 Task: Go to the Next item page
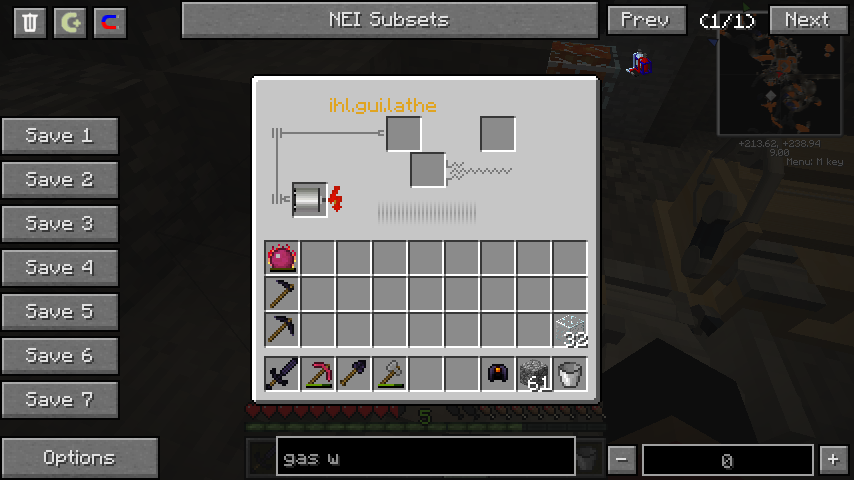click(x=806, y=20)
